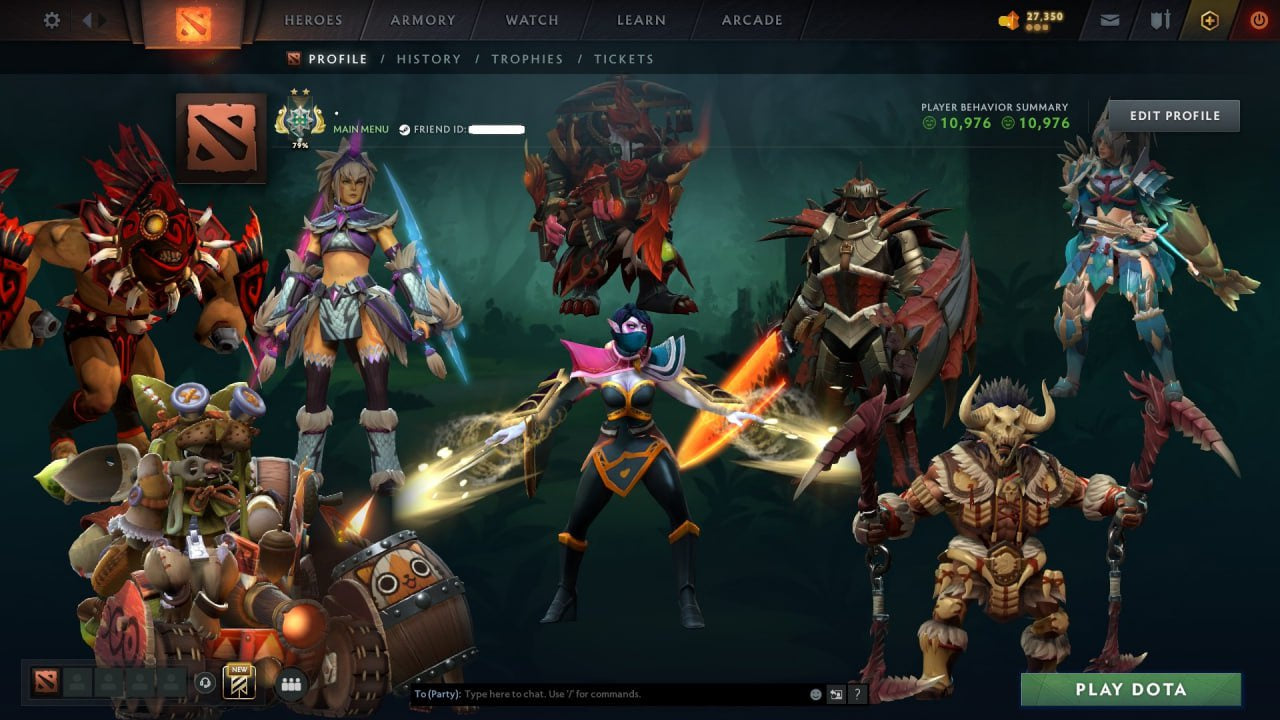Select the HISTORY tab
This screenshot has width=1280, height=720.
pos(429,59)
